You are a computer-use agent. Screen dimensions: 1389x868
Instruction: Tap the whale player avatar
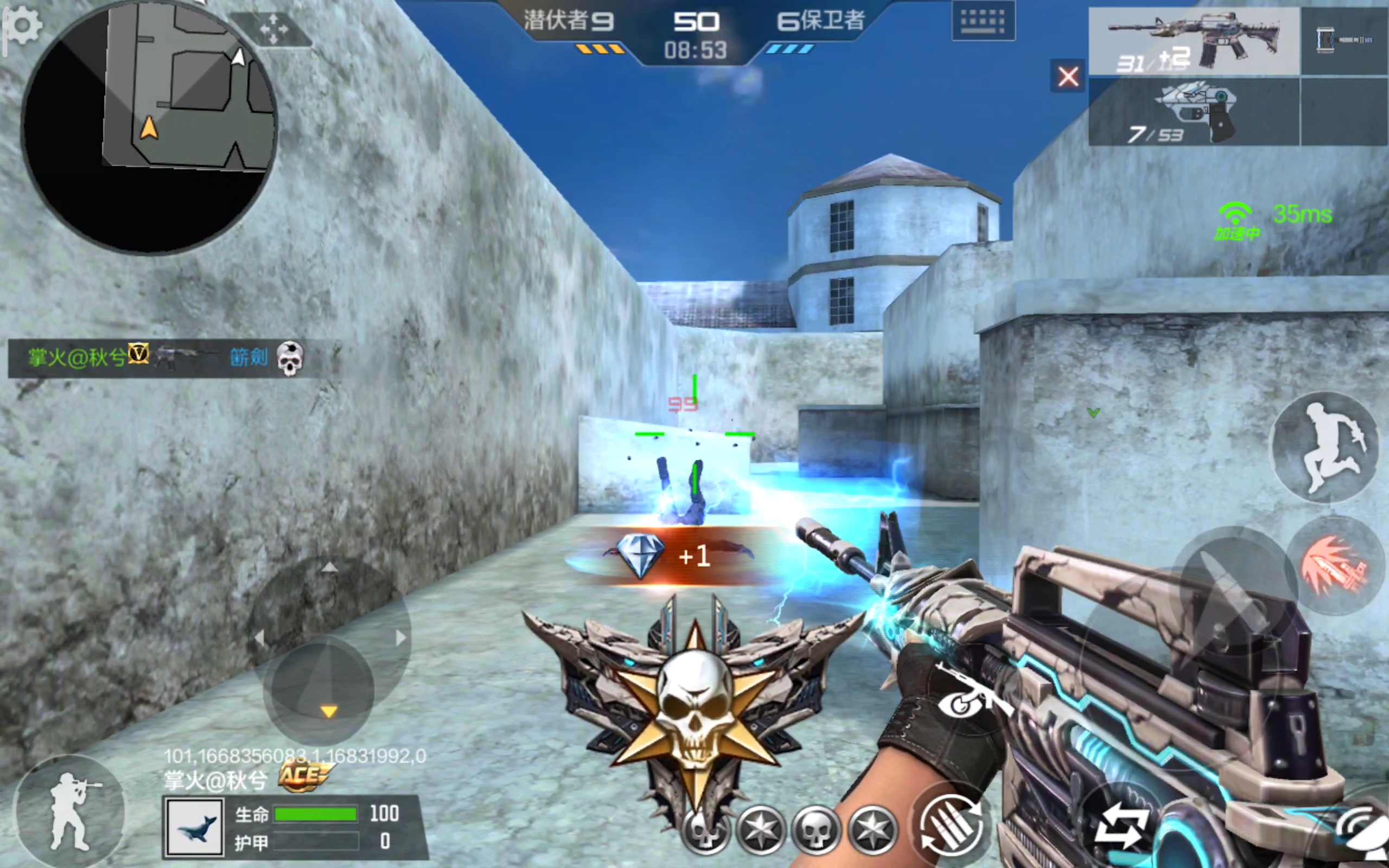point(194,827)
